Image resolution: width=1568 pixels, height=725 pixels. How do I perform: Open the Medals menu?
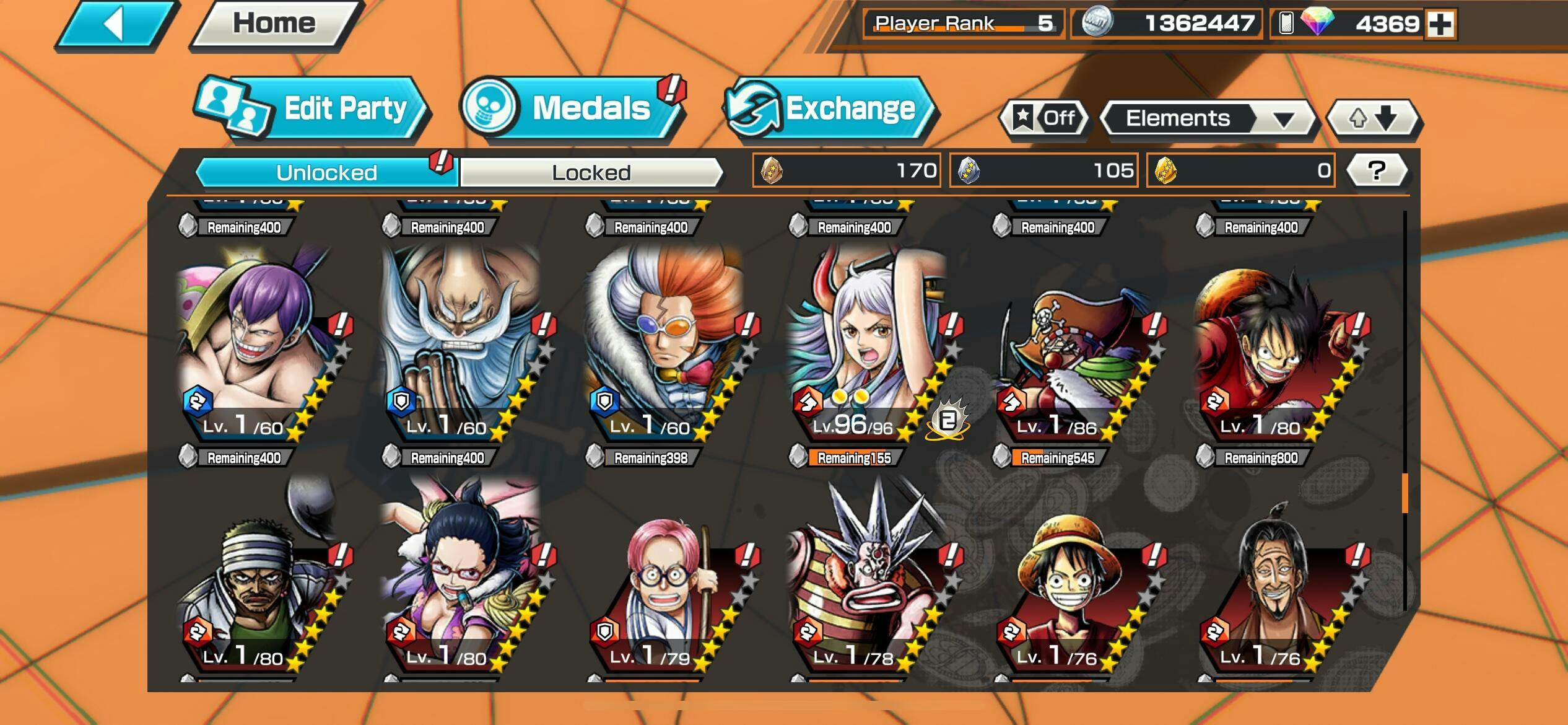(573, 108)
